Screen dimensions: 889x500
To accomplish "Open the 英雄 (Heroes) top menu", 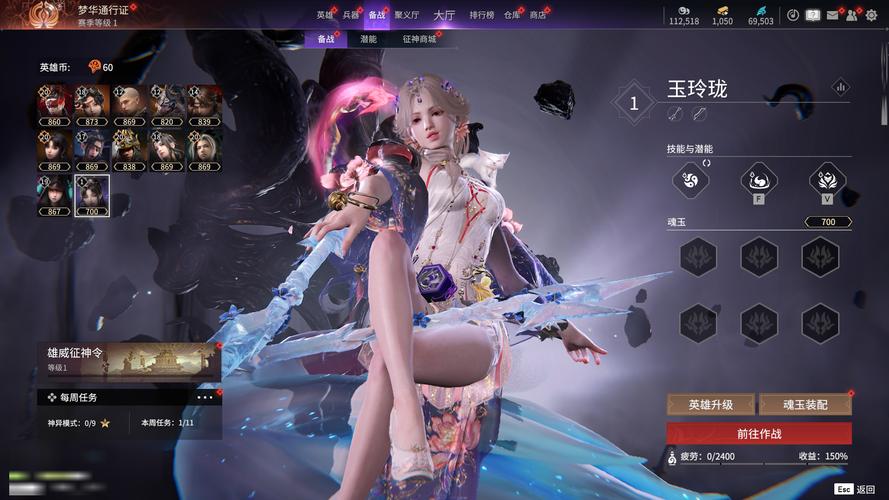I will pyautogui.click(x=324, y=15).
